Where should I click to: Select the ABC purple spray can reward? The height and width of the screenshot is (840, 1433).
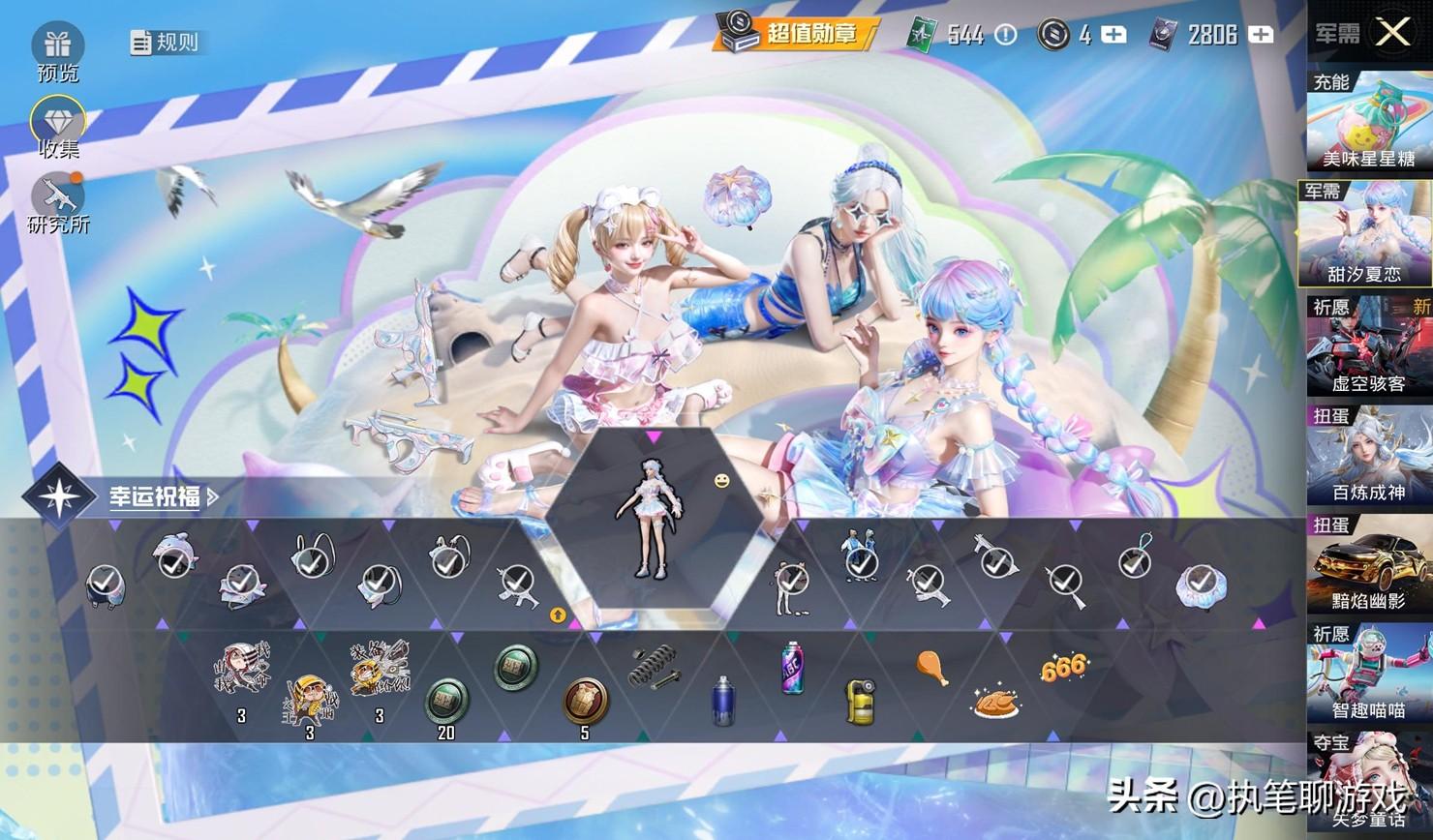pyautogui.click(x=793, y=667)
